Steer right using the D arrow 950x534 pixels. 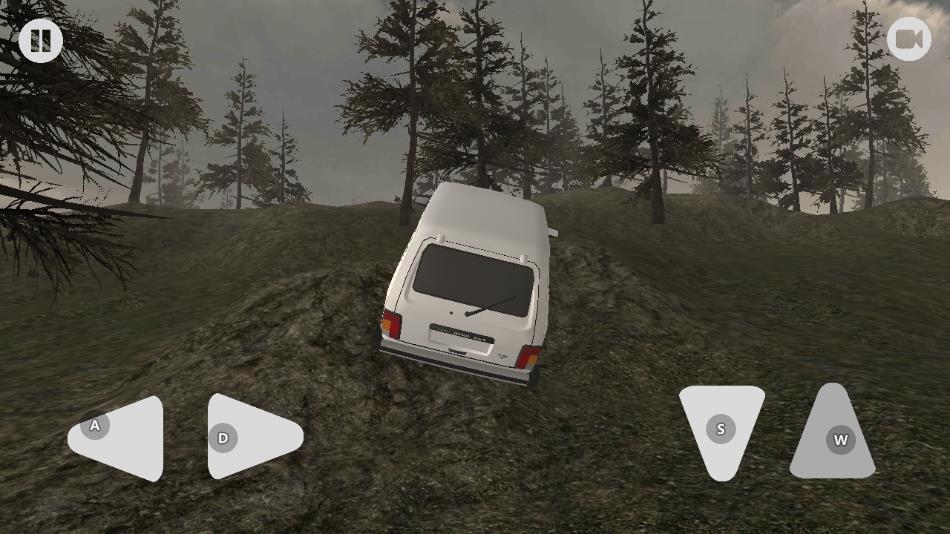click(250, 436)
